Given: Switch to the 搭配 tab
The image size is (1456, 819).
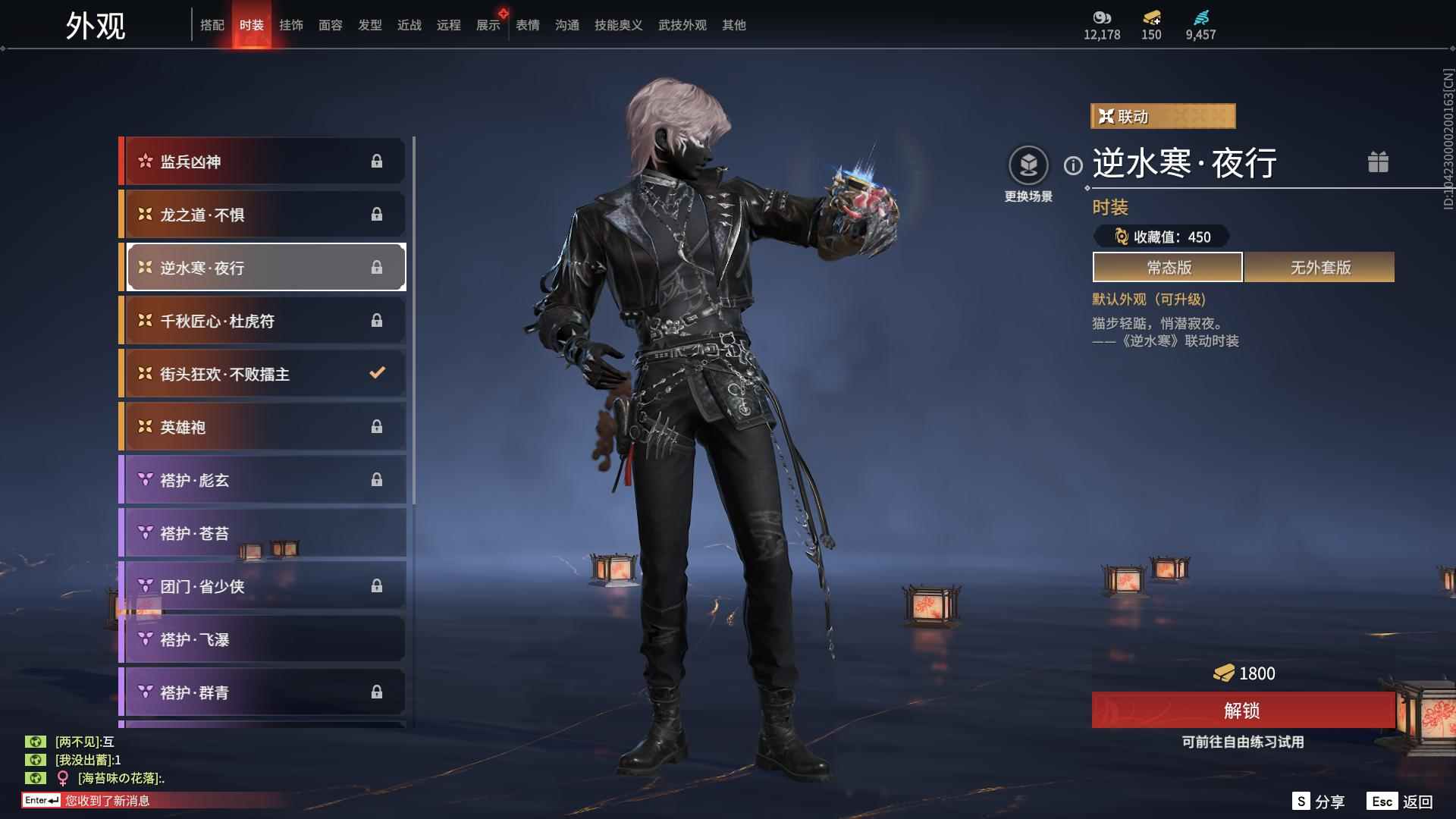Looking at the screenshot, I should click(212, 25).
